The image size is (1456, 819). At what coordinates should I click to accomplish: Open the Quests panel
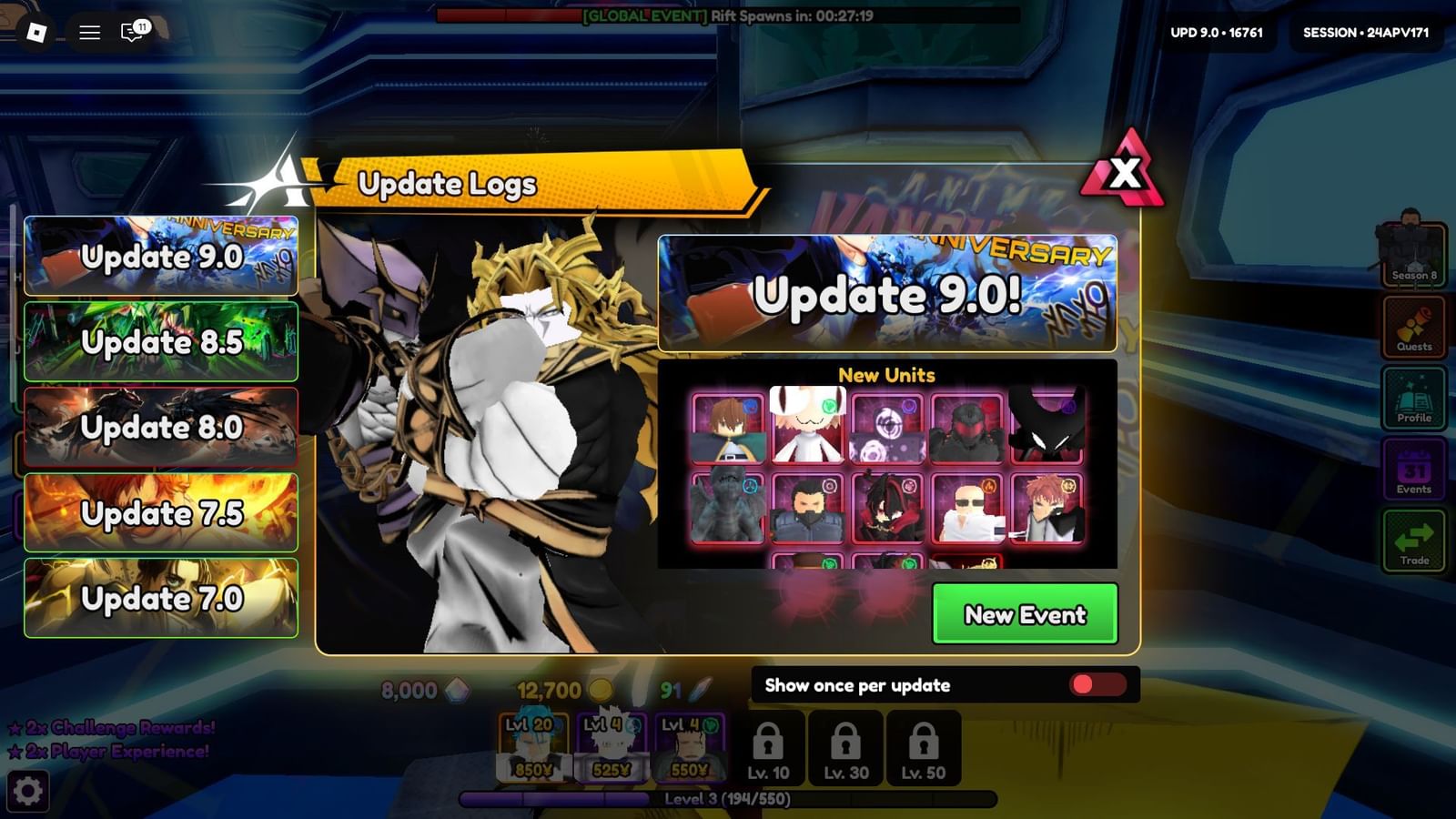(x=1413, y=329)
